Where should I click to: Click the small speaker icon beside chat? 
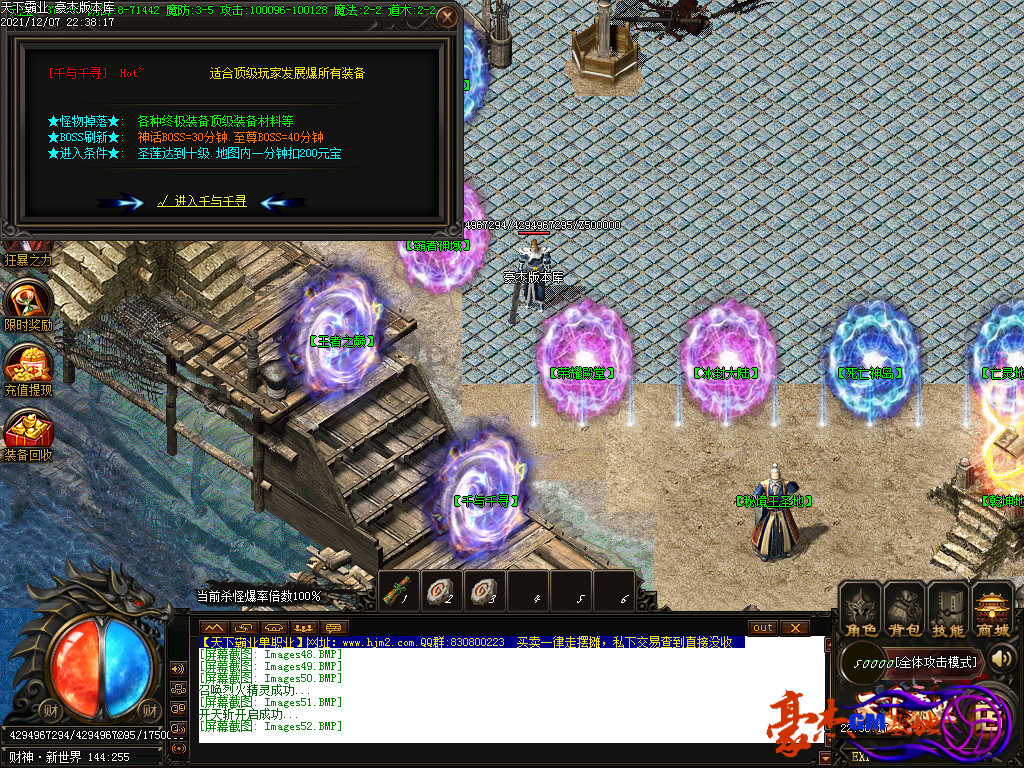tap(179, 668)
